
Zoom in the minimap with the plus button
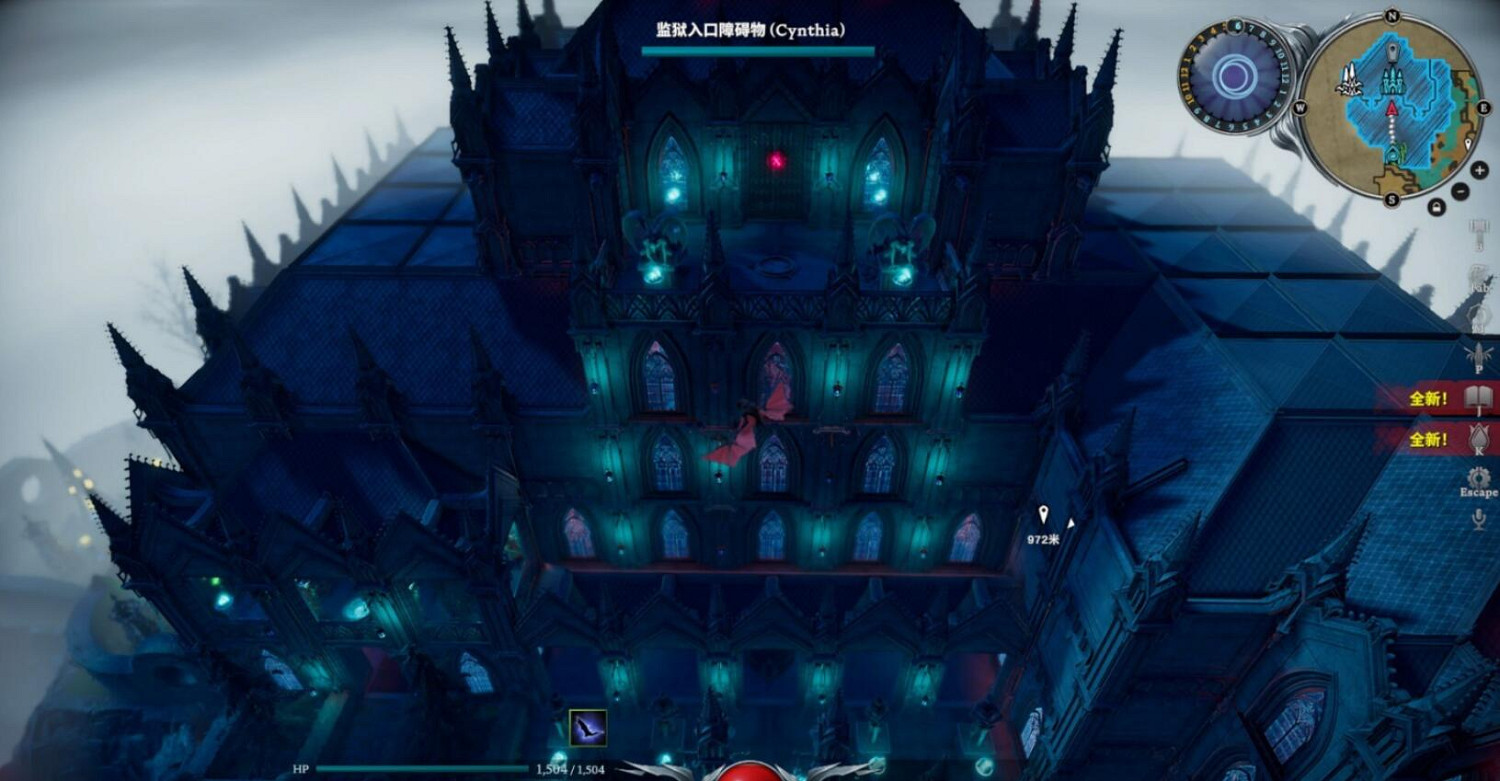point(1479,170)
